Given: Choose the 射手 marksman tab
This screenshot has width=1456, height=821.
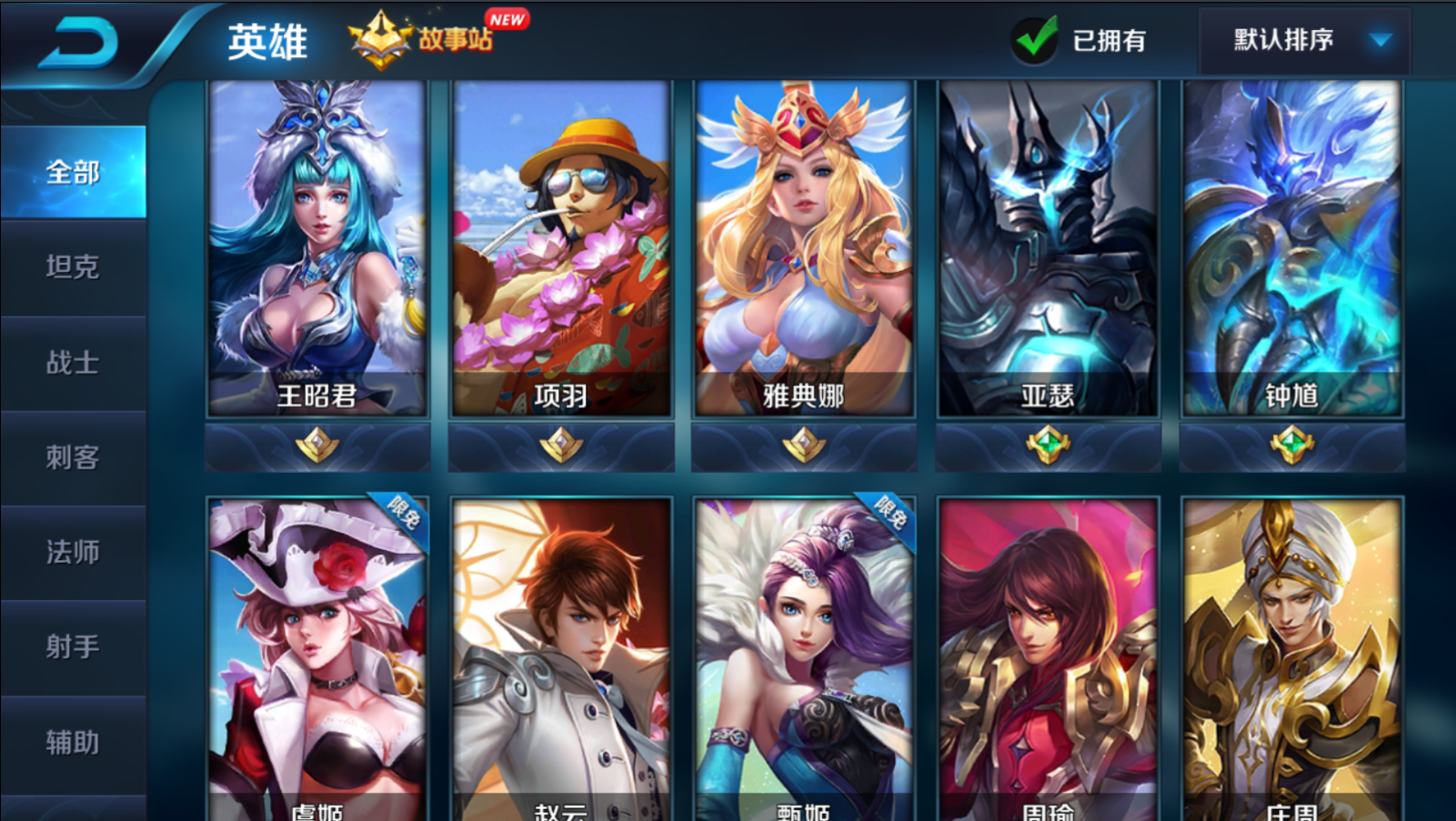Looking at the screenshot, I should pos(73,647).
